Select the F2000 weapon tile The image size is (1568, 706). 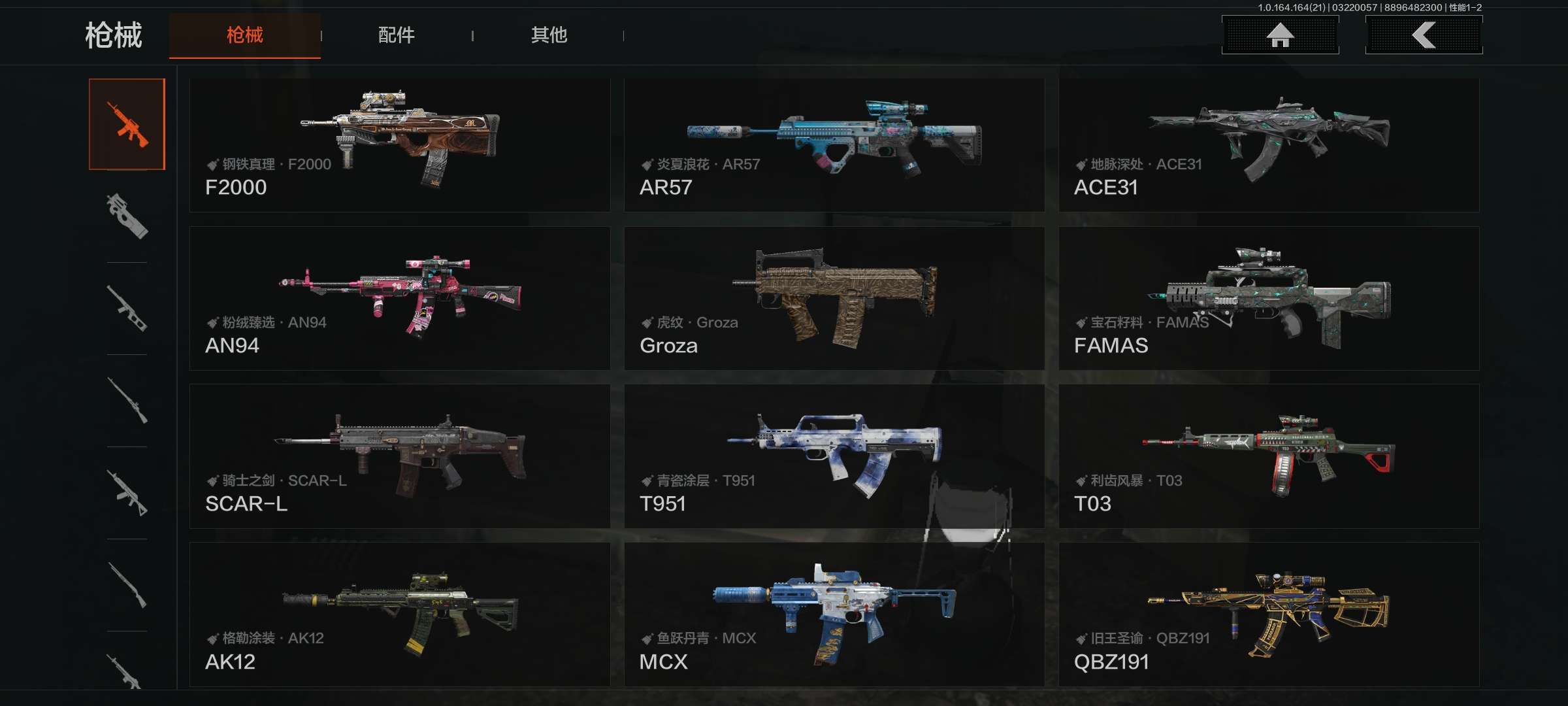(x=399, y=145)
